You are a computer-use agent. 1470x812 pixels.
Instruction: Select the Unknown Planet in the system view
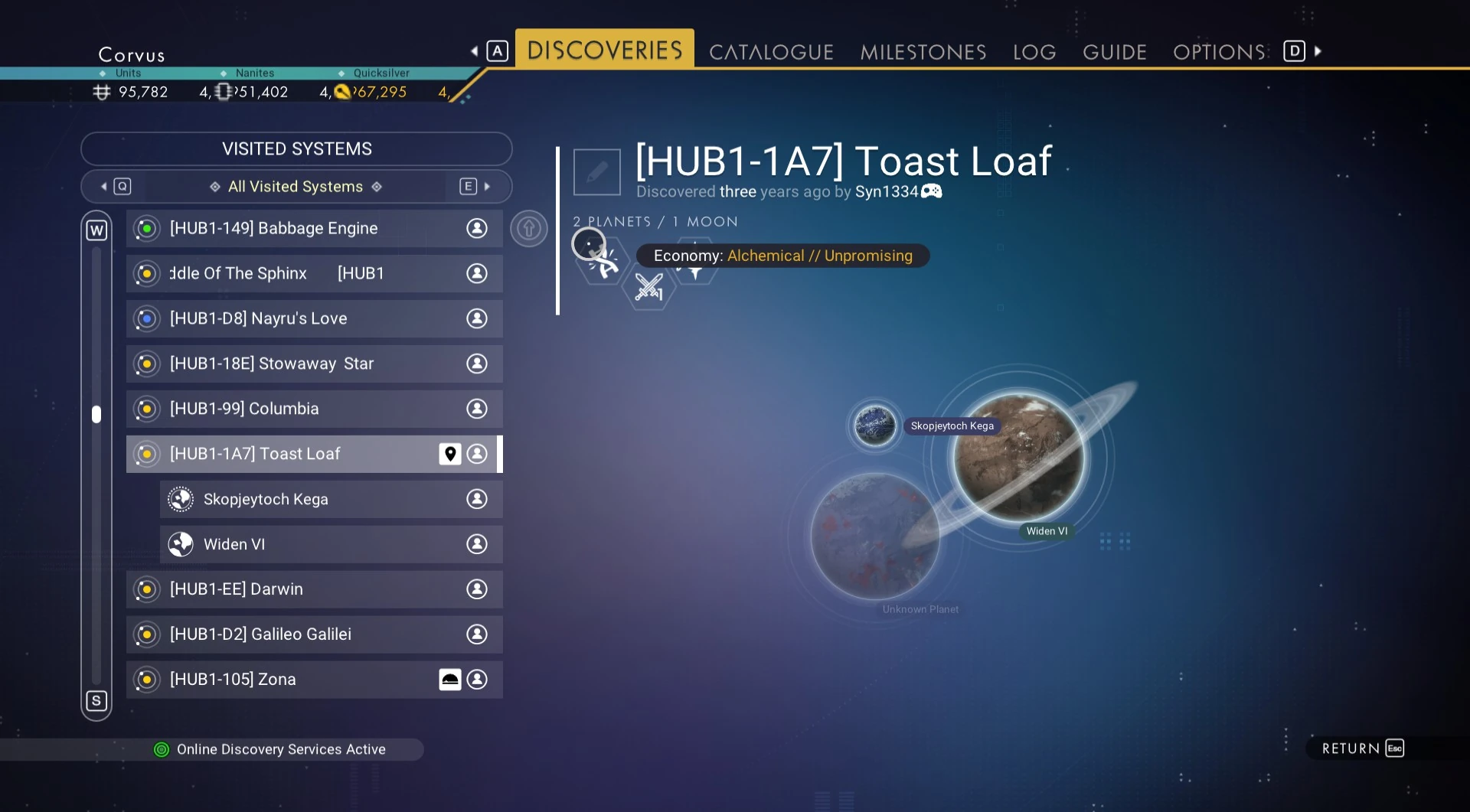pyautogui.click(x=874, y=536)
